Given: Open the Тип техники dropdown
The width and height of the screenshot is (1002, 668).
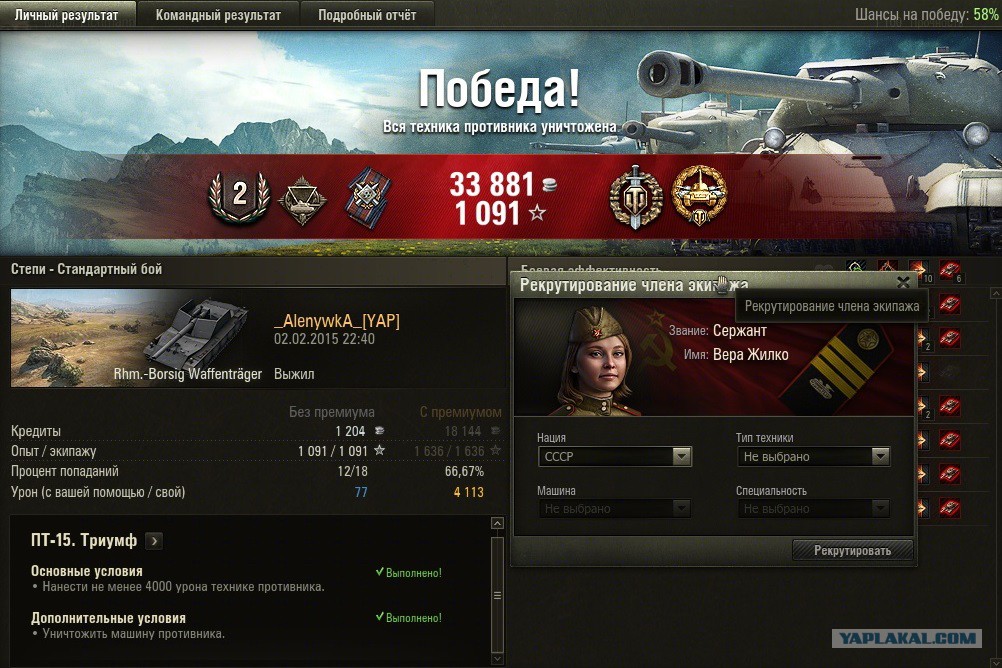Looking at the screenshot, I should [x=813, y=457].
